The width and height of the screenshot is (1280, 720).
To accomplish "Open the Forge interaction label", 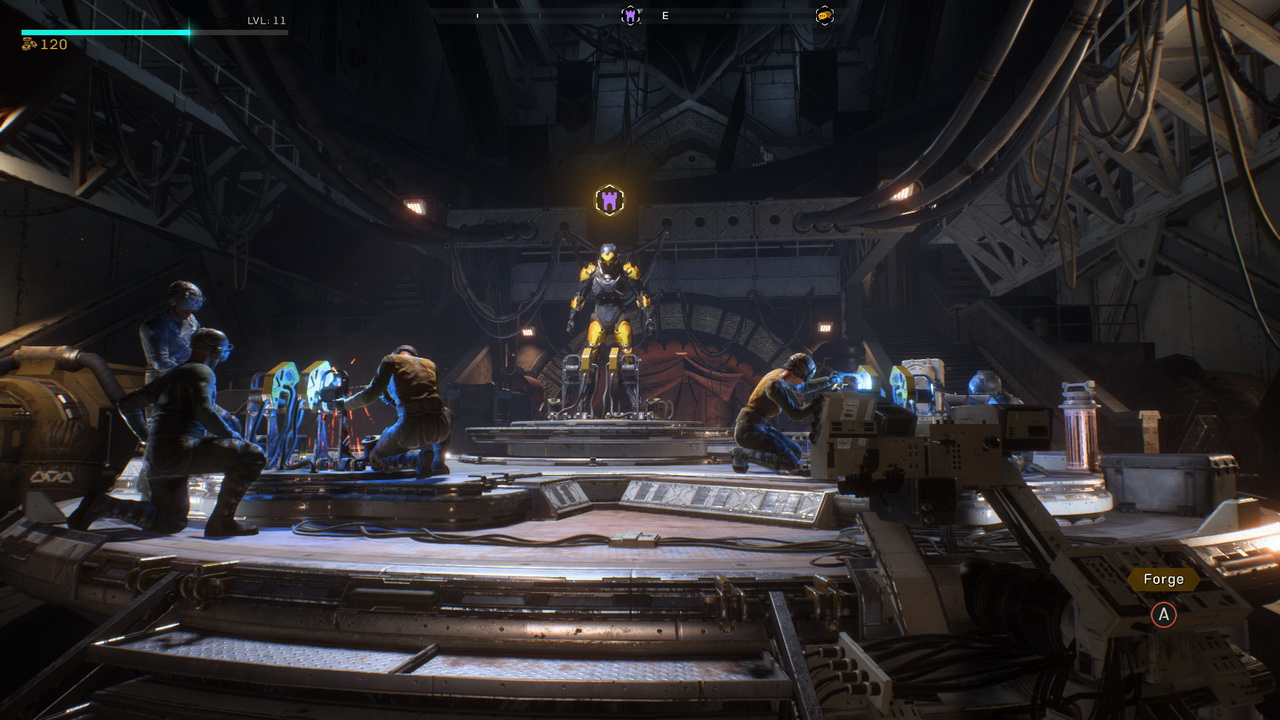I will (x=1163, y=579).
